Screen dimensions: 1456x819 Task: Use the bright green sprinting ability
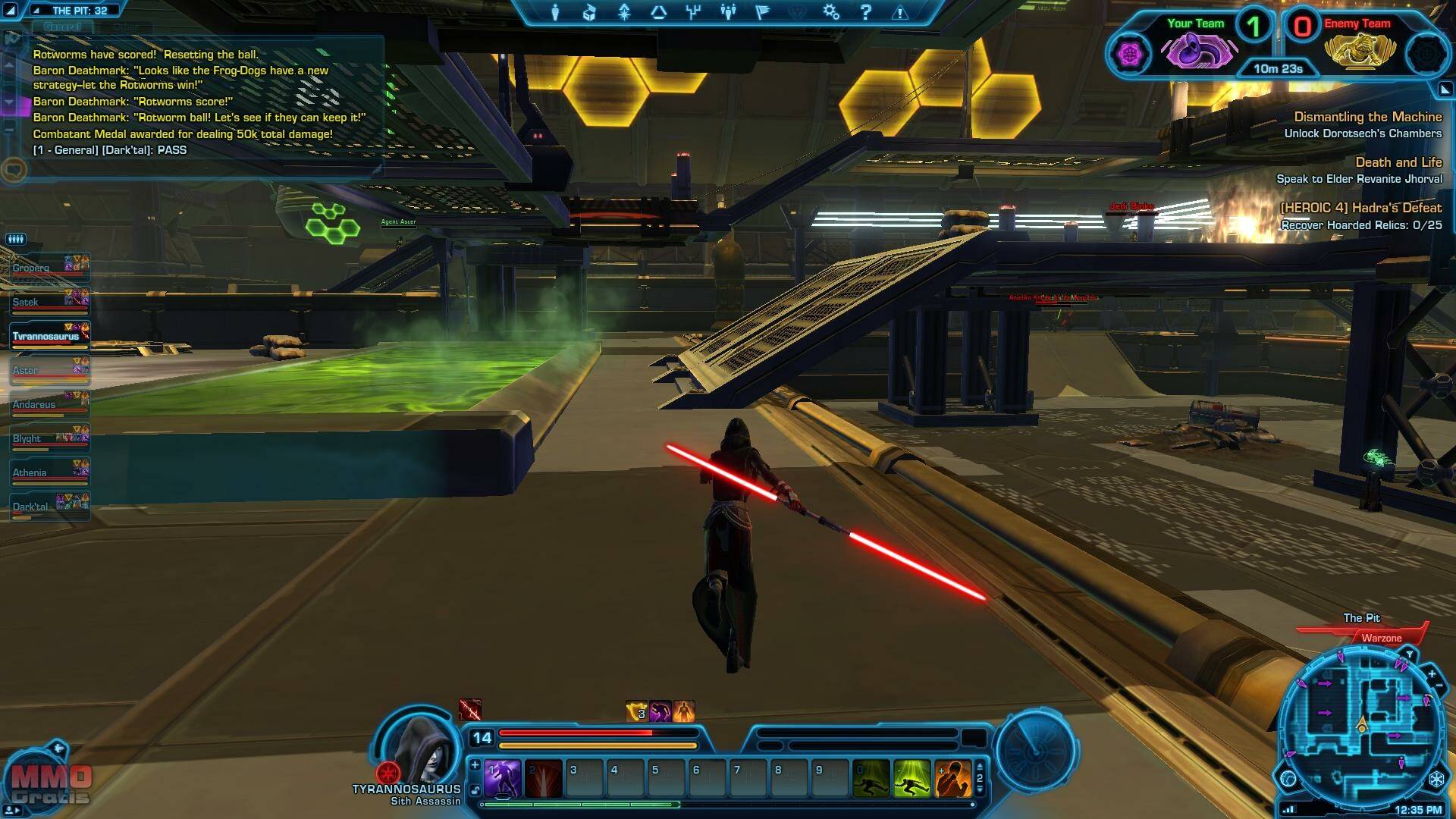click(x=912, y=779)
